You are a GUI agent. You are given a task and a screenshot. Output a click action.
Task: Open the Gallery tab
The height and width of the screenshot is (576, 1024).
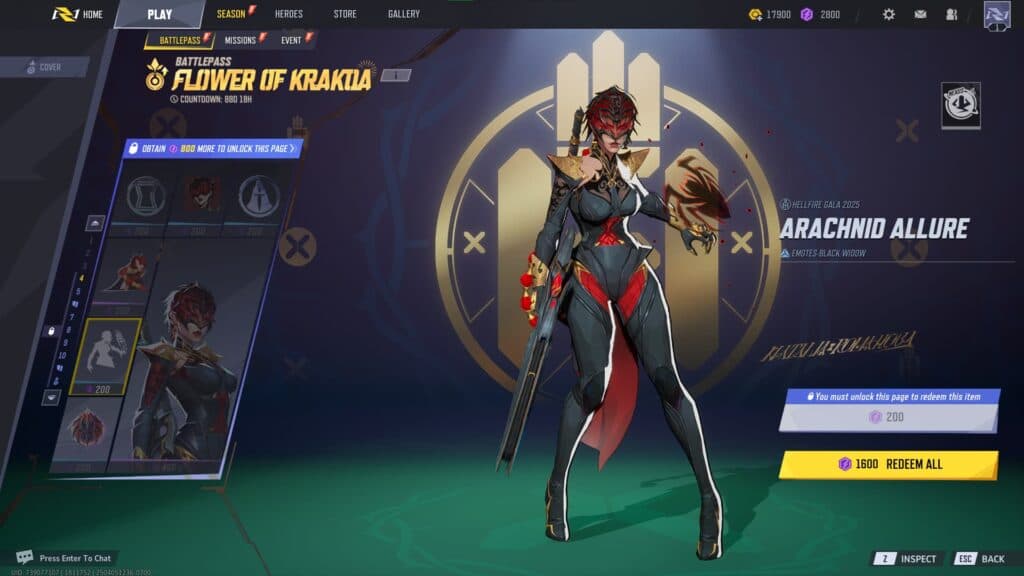[x=403, y=14]
